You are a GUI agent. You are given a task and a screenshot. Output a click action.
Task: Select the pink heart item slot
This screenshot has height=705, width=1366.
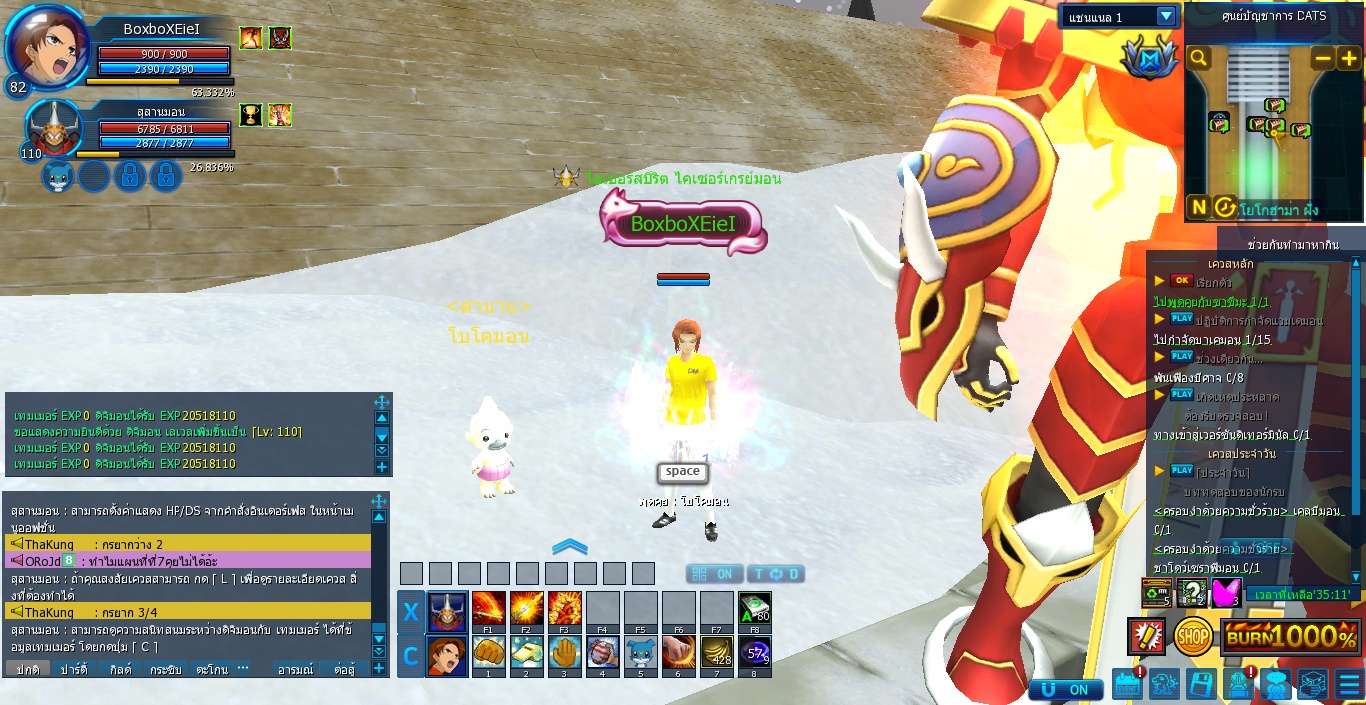(1226, 592)
